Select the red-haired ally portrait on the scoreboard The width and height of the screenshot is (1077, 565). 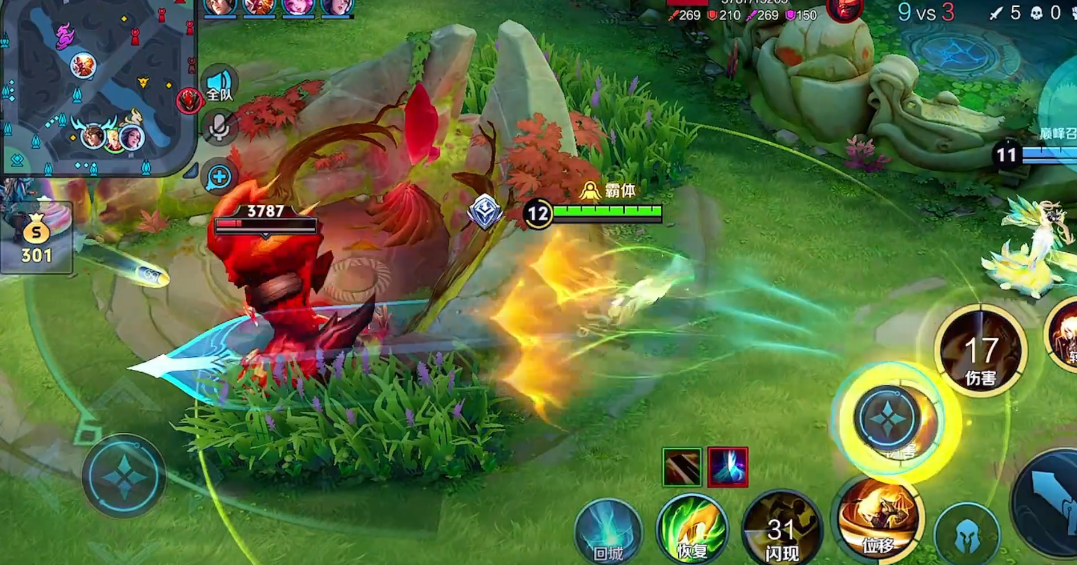coord(259,6)
